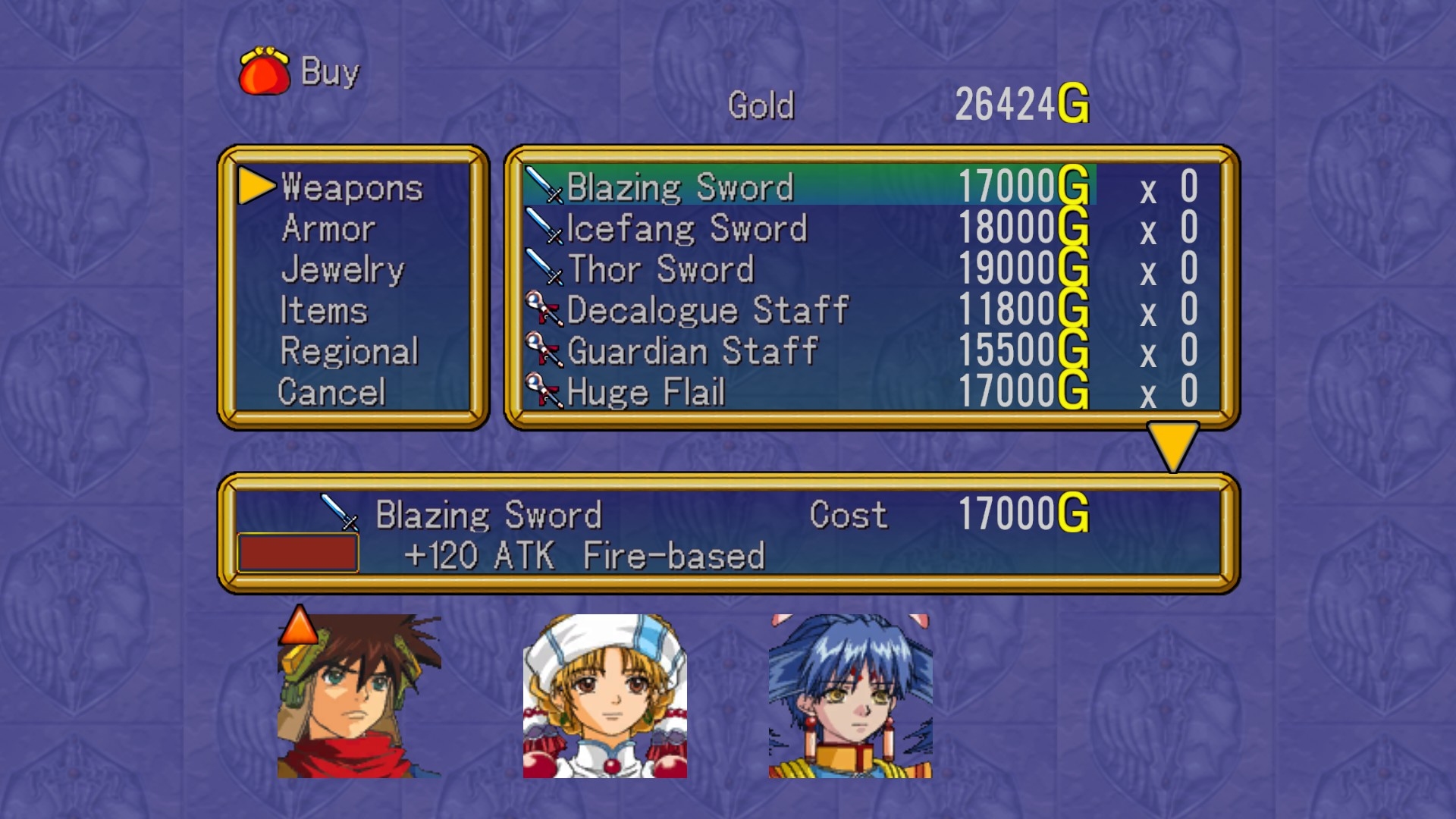
Task: Select the brown-haired hero portrait
Action: [359, 696]
